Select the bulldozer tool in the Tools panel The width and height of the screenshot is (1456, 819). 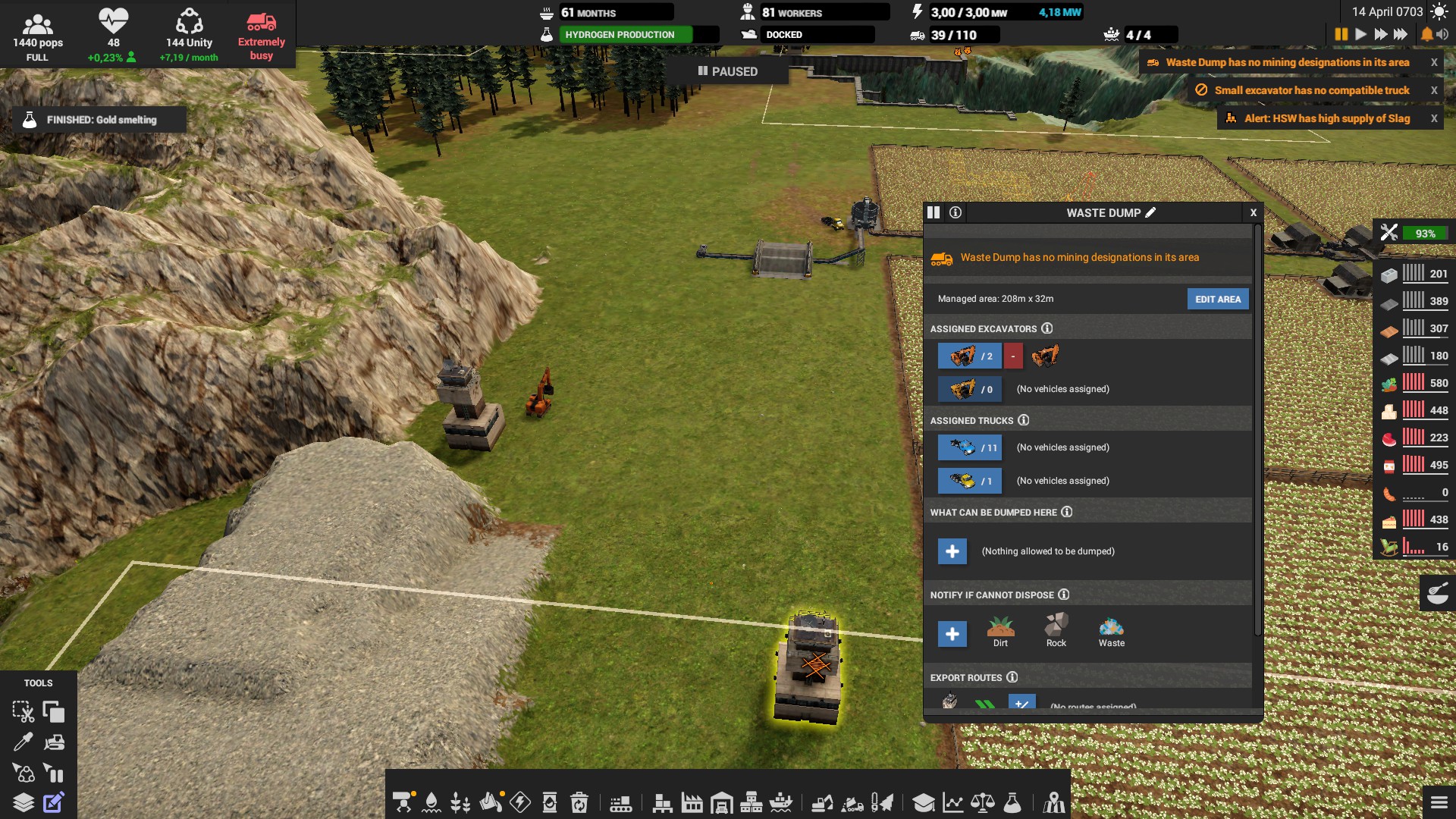point(54,742)
